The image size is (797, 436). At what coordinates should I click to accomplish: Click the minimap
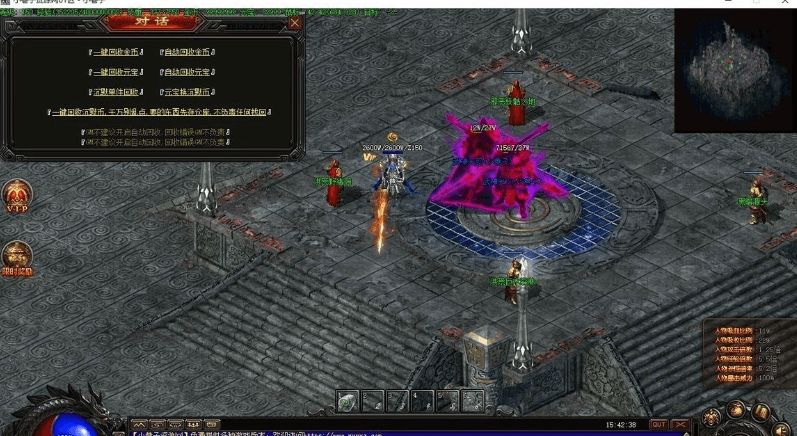tap(735, 70)
